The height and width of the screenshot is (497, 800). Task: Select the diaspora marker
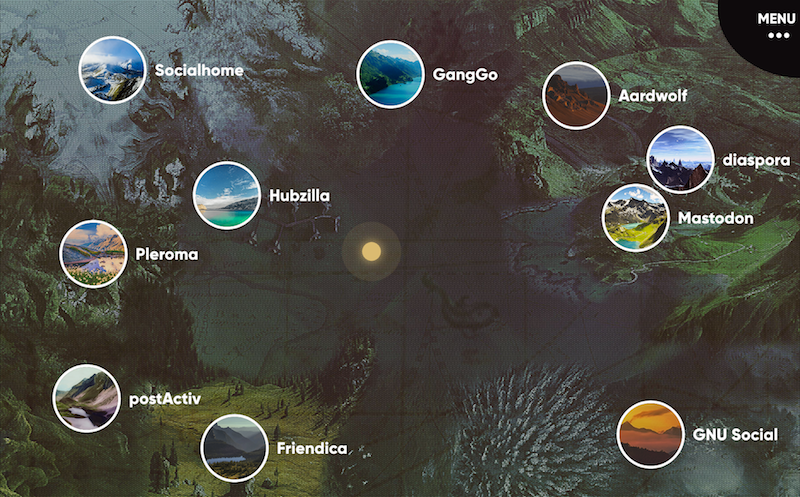680,159
